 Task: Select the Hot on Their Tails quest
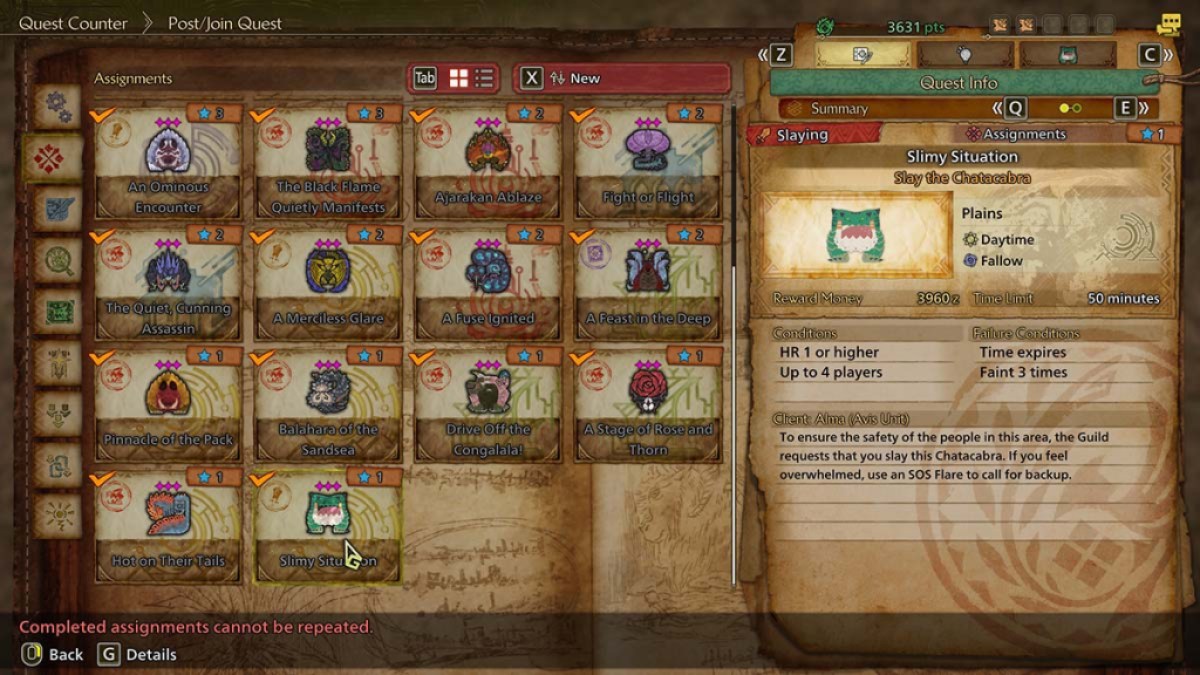168,526
